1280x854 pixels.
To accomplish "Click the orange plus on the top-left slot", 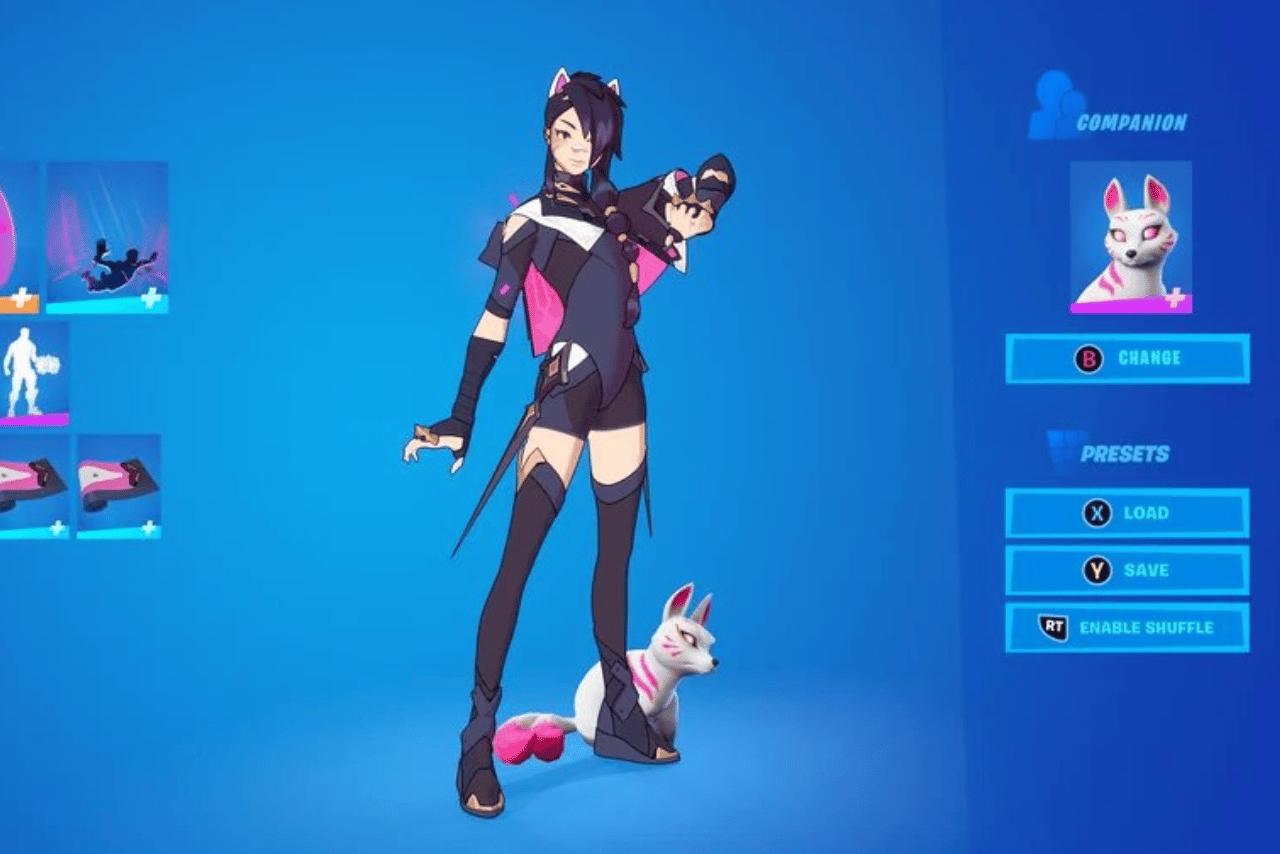I will coord(20,298).
